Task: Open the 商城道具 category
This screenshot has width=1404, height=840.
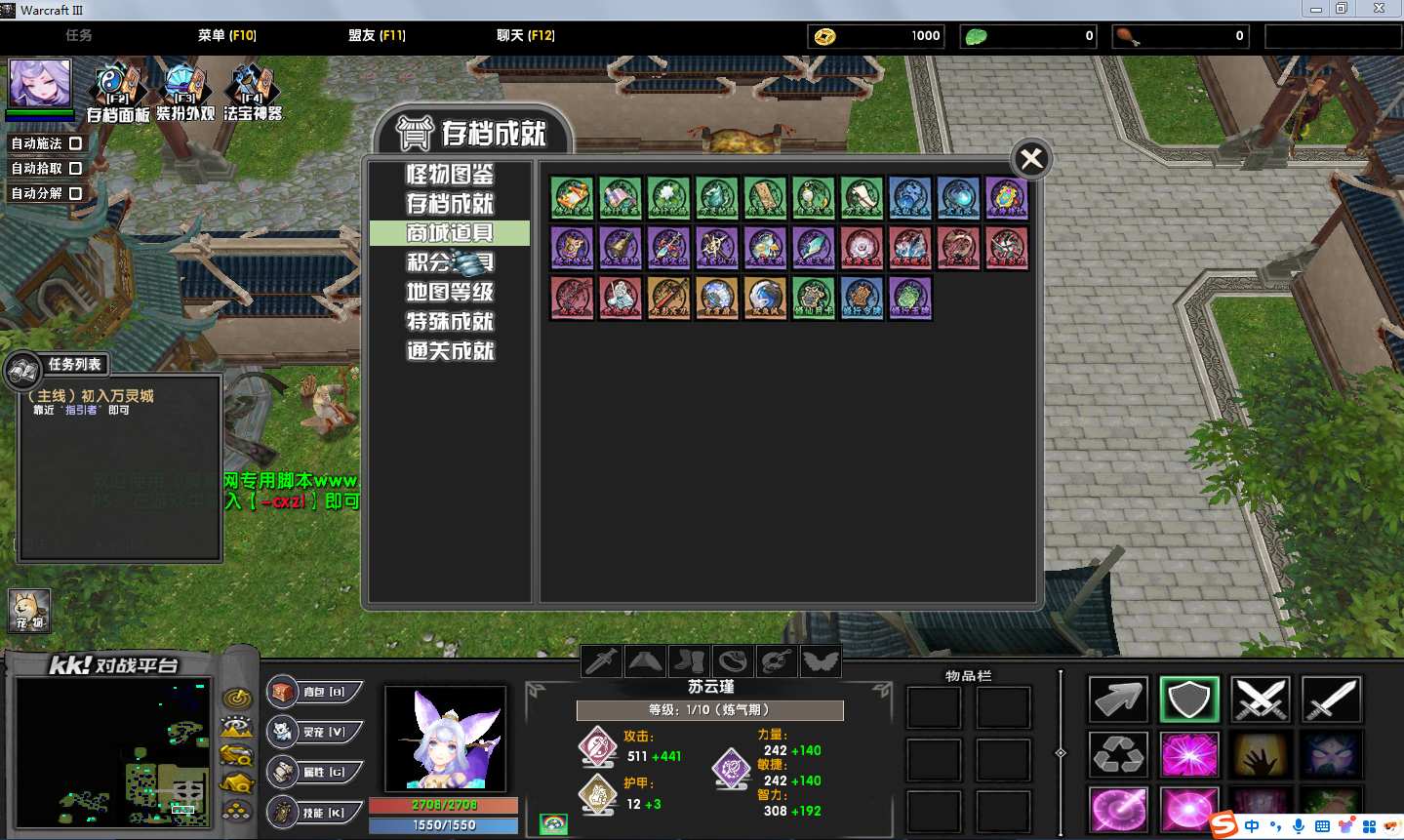Action: click(x=450, y=233)
